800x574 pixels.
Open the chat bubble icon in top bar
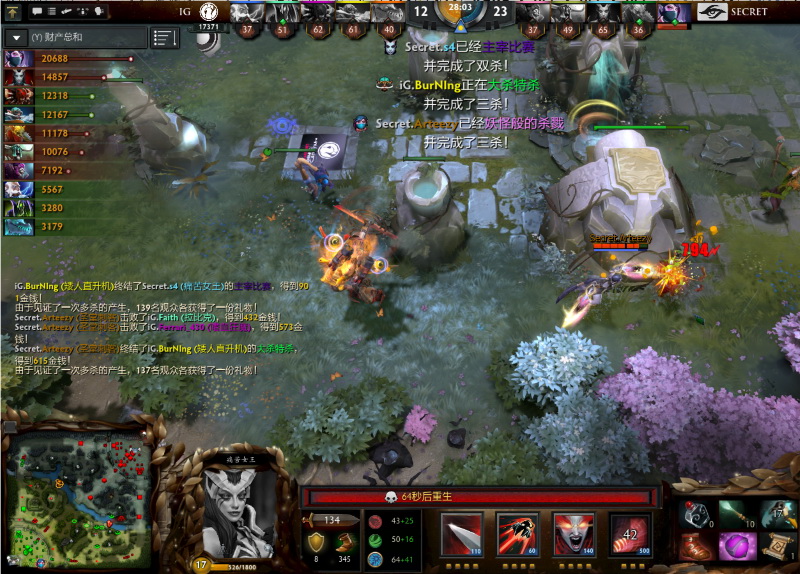click(37, 11)
